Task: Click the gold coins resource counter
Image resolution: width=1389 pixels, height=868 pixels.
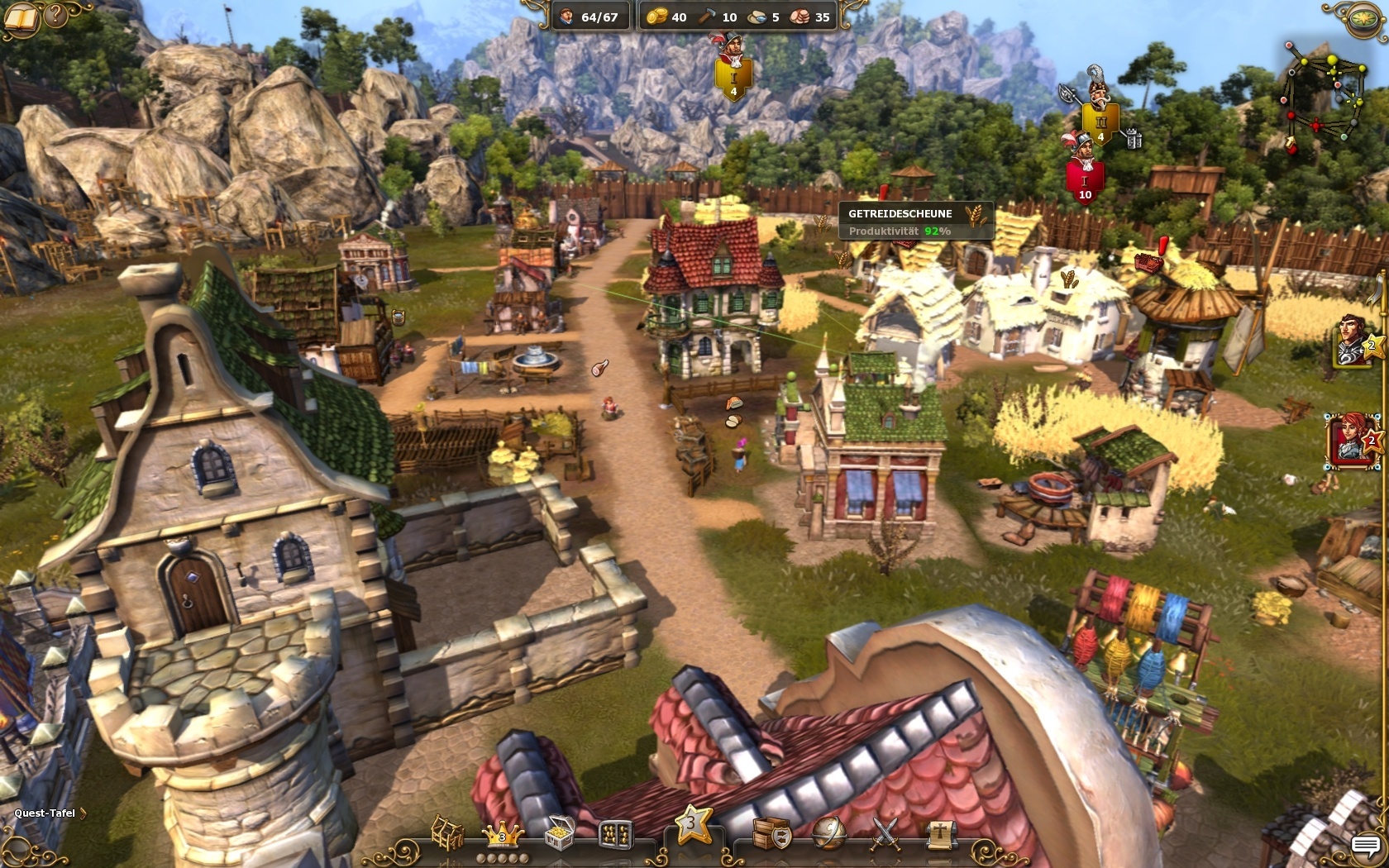Action: click(666, 16)
